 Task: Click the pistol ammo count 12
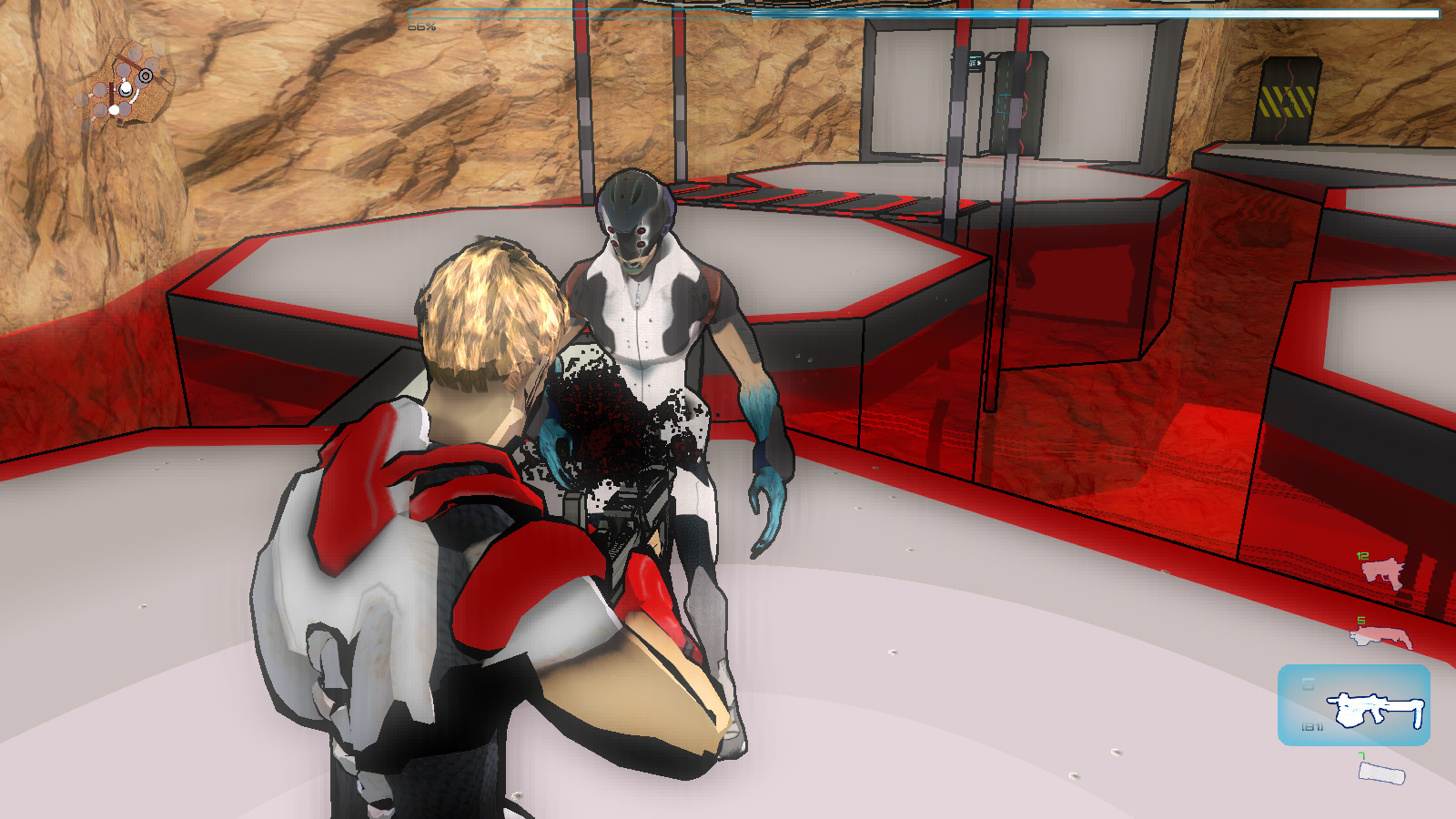1362,556
